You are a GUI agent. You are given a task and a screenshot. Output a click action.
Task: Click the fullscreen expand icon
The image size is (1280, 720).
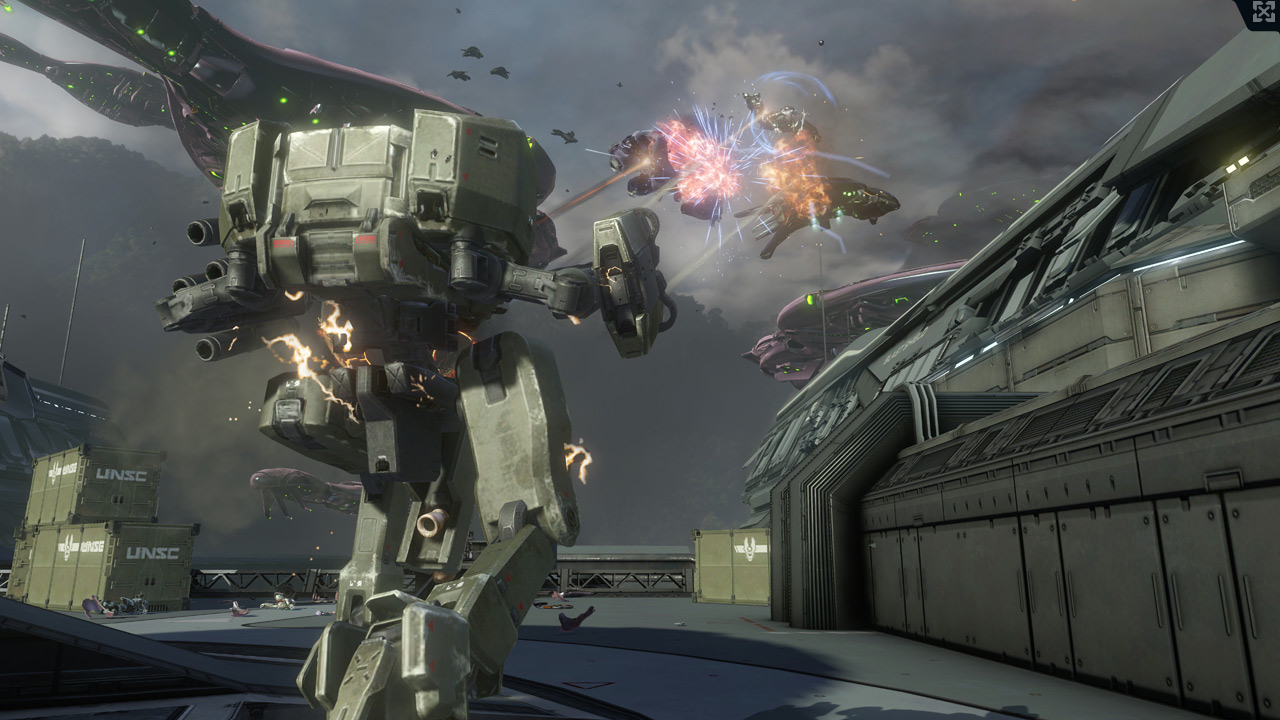[x=1264, y=12]
